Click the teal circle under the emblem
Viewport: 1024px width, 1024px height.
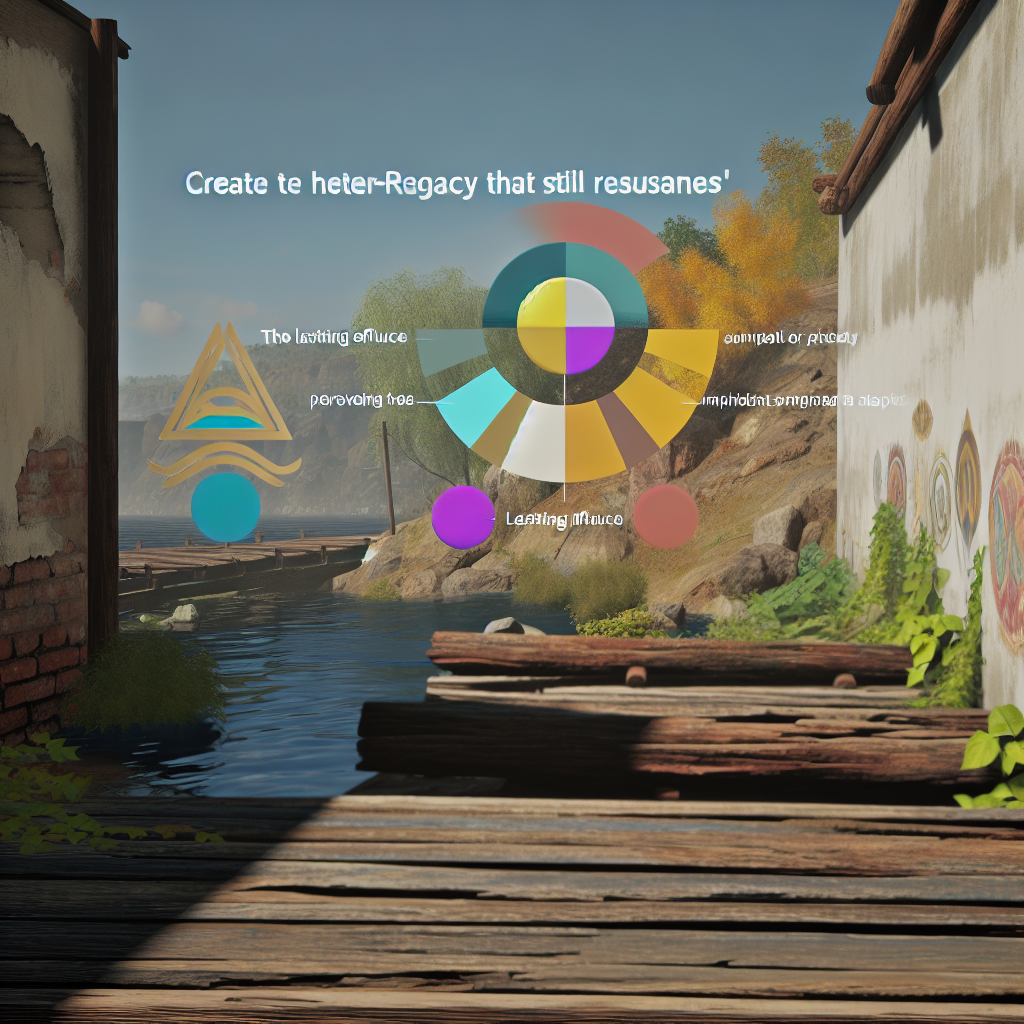(x=225, y=507)
